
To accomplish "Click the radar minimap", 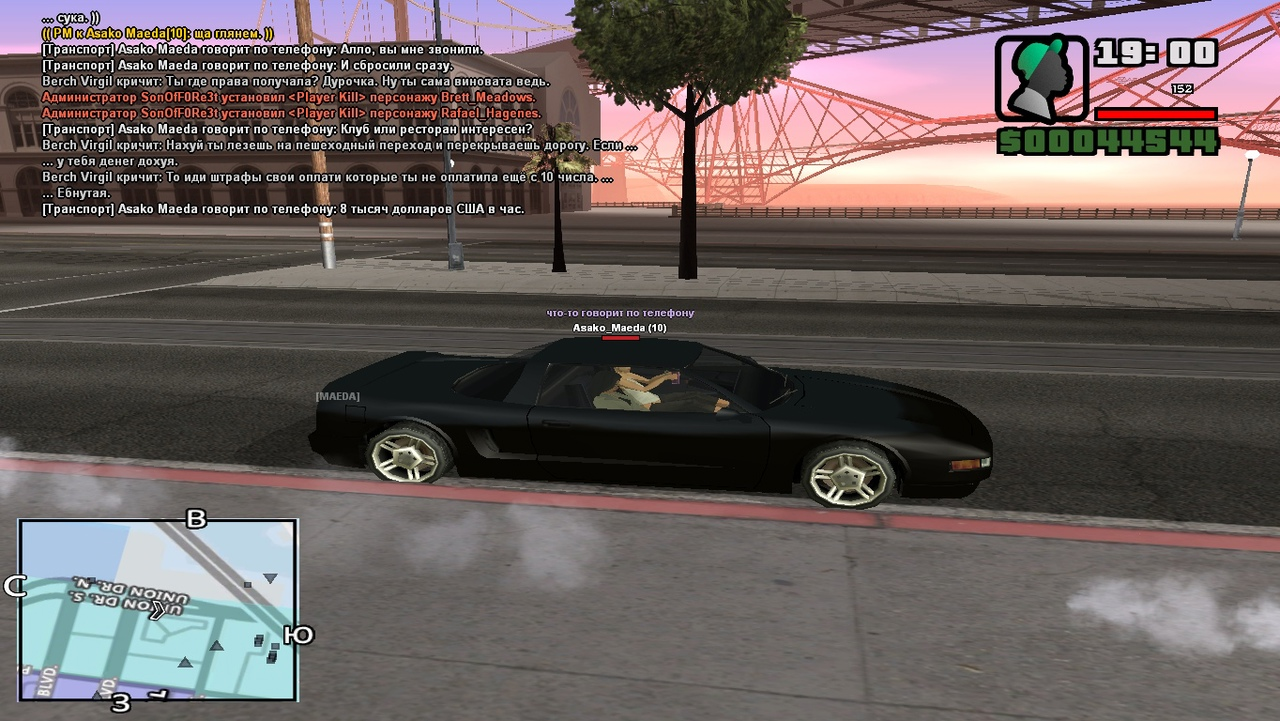I will pos(158,609).
